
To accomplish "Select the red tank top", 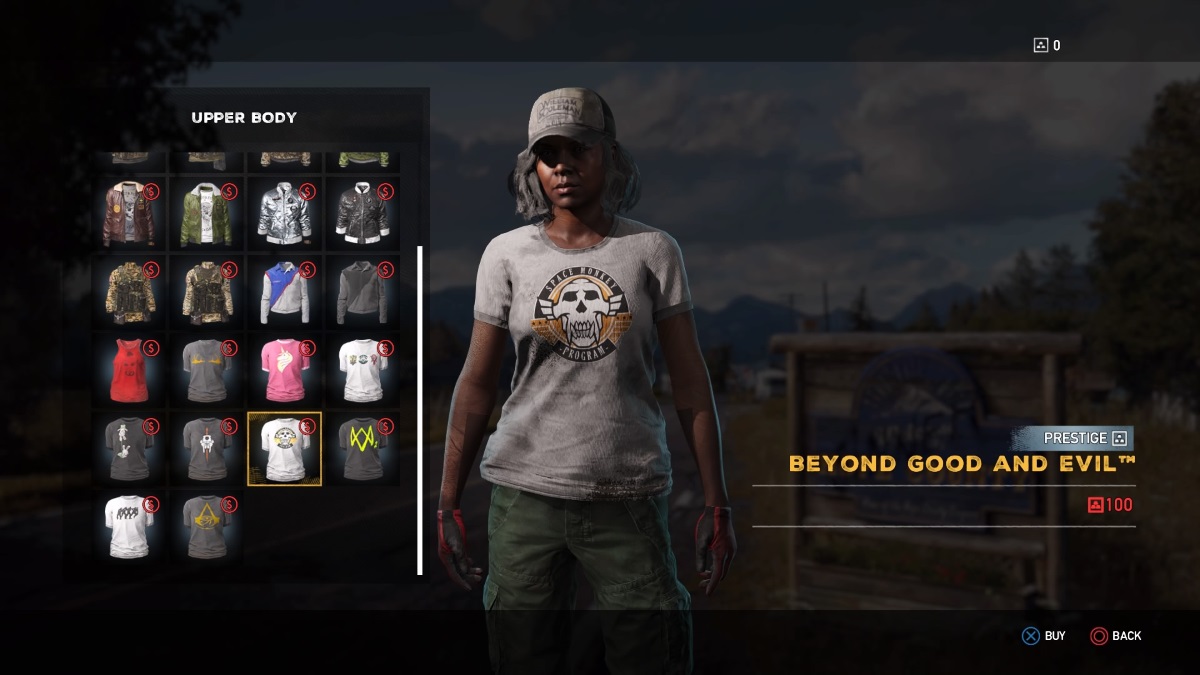I will coord(129,370).
